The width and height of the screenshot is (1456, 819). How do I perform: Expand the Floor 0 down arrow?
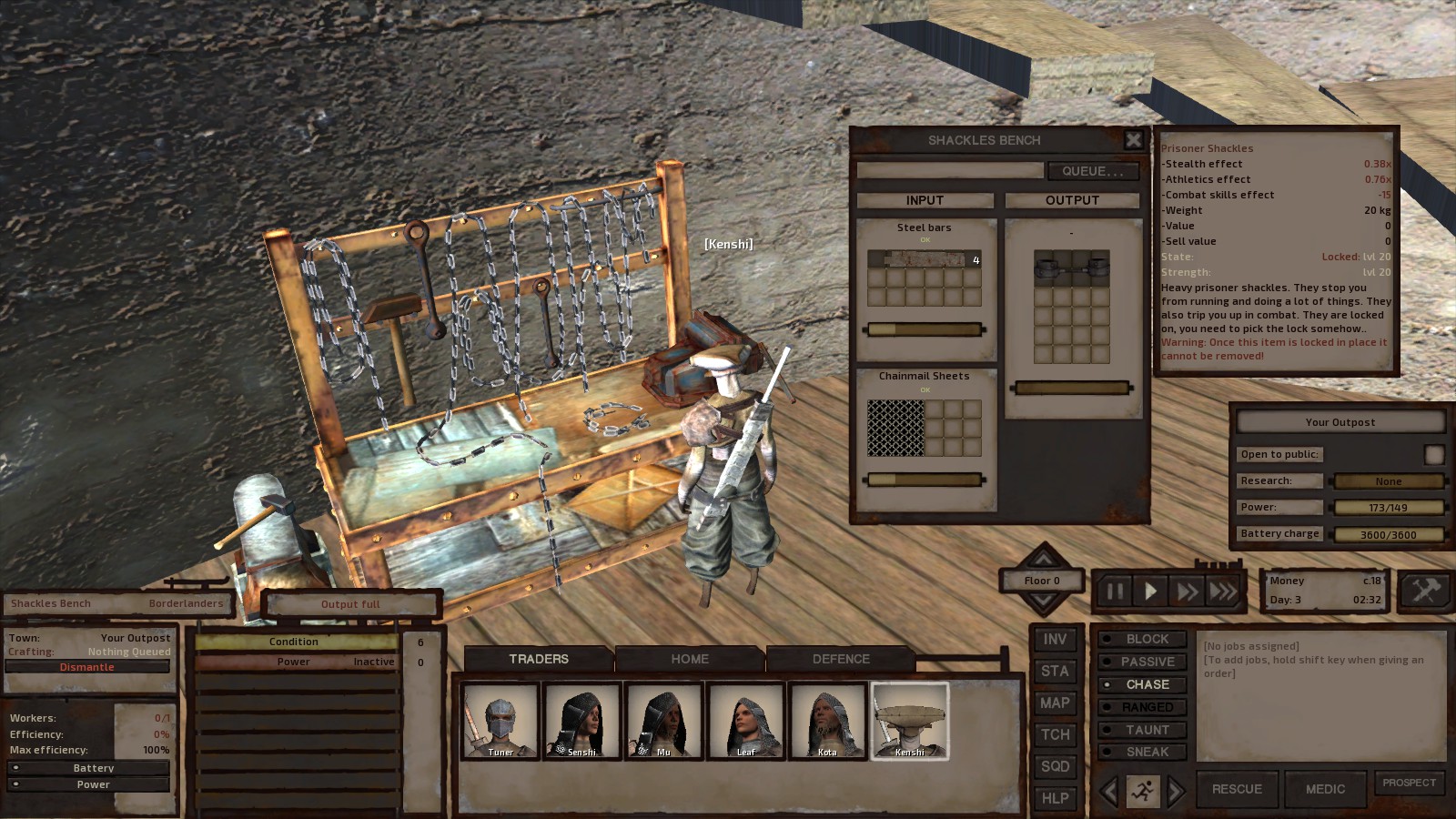click(x=1042, y=601)
